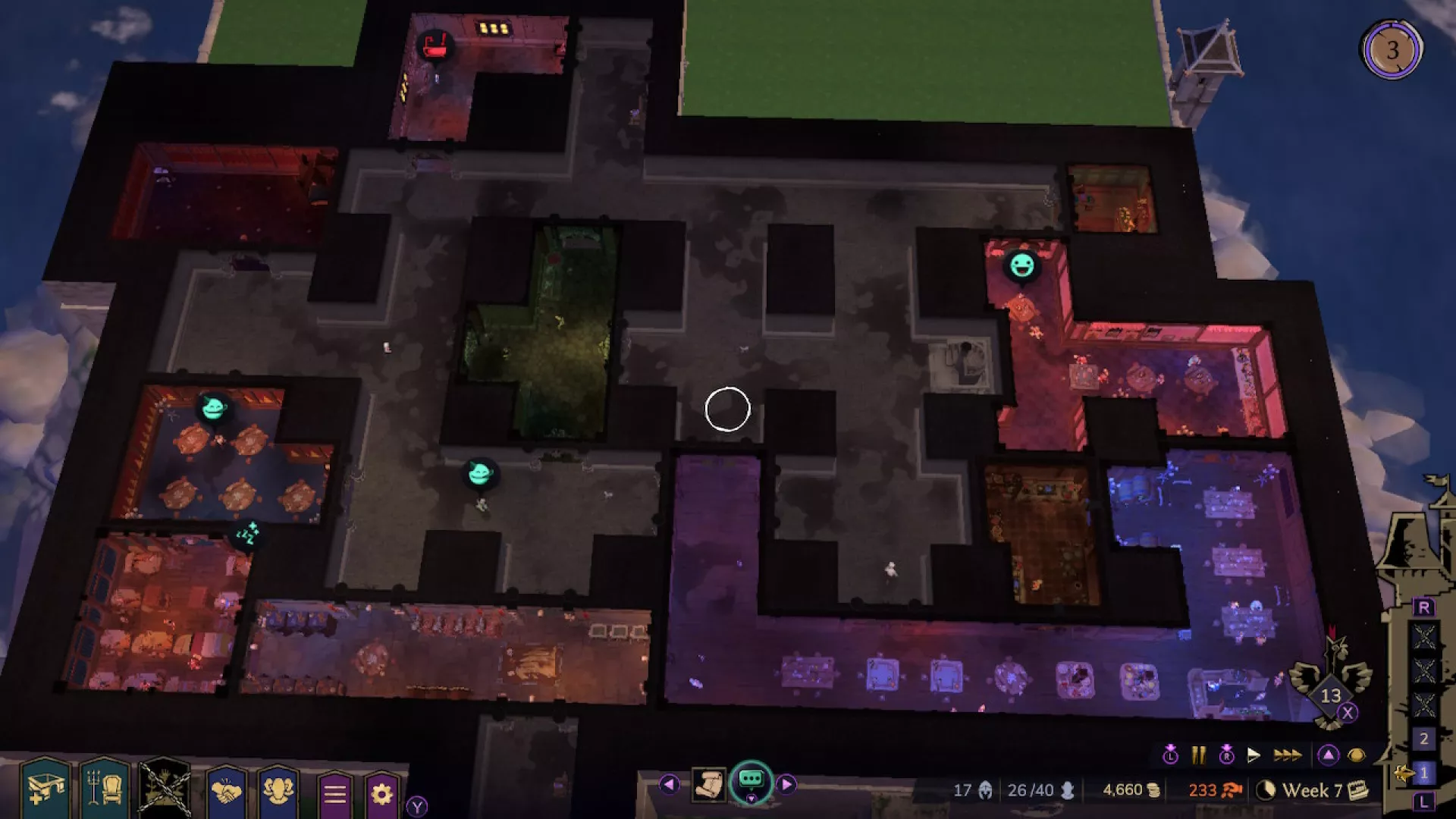Set game to normal play speed
The height and width of the screenshot is (819, 1456).
1254,755
